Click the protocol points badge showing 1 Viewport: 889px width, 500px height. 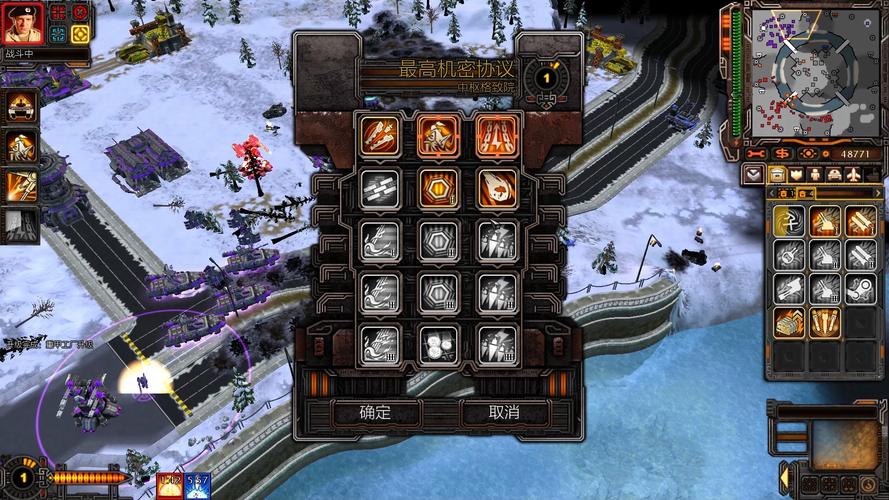tap(546, 76)
